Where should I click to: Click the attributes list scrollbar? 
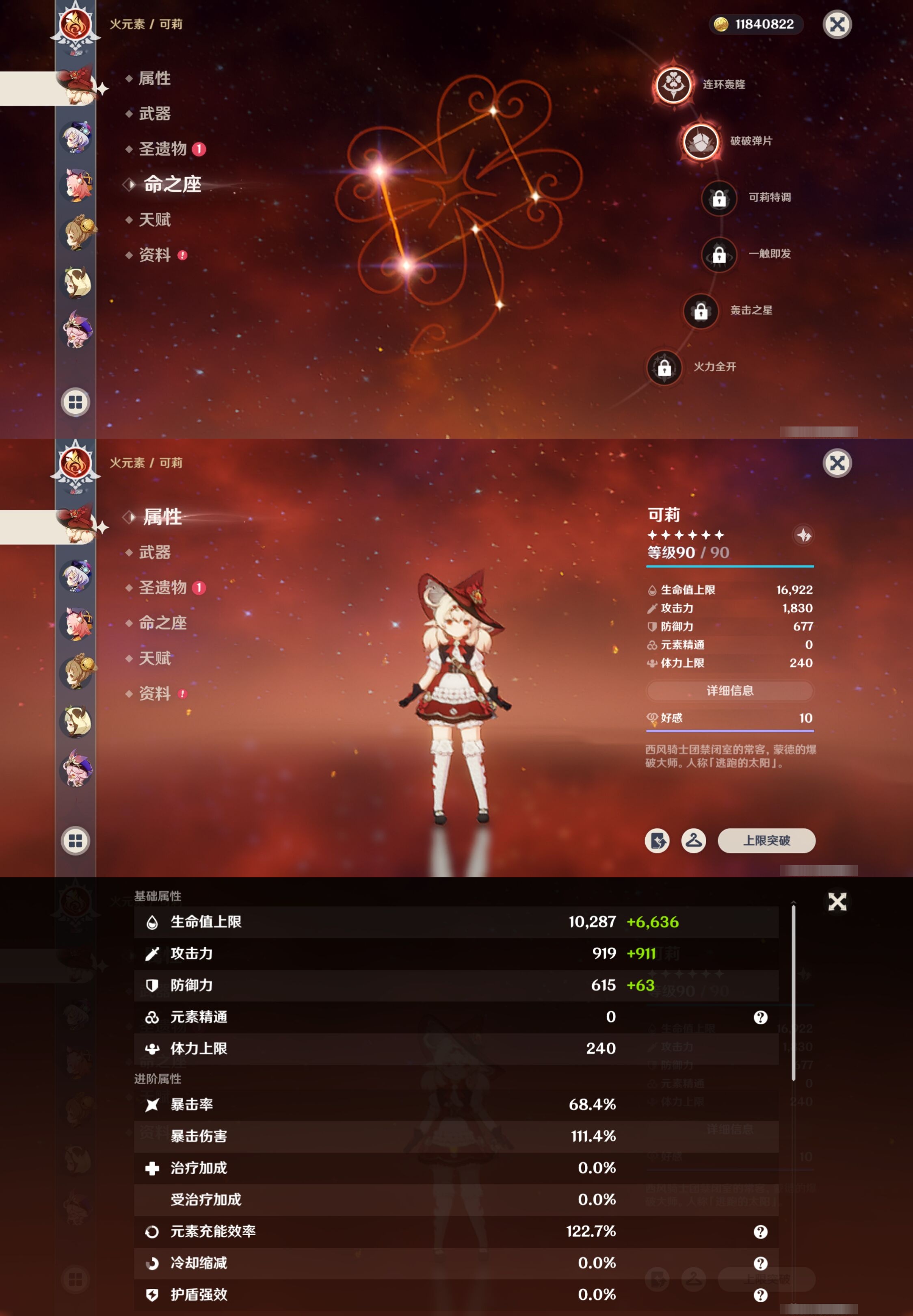794,992
